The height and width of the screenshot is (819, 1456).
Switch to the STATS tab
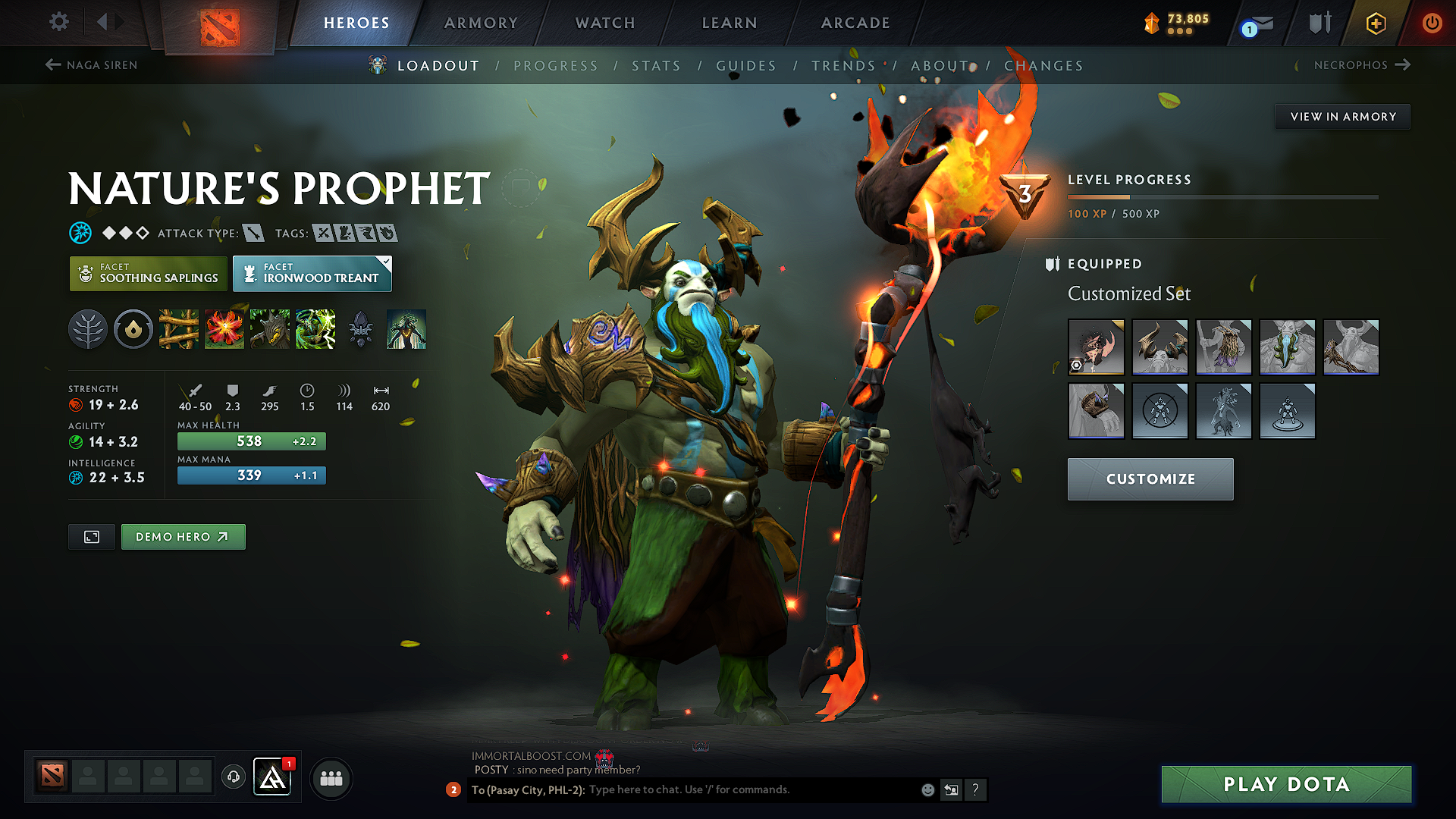[657, 66]
